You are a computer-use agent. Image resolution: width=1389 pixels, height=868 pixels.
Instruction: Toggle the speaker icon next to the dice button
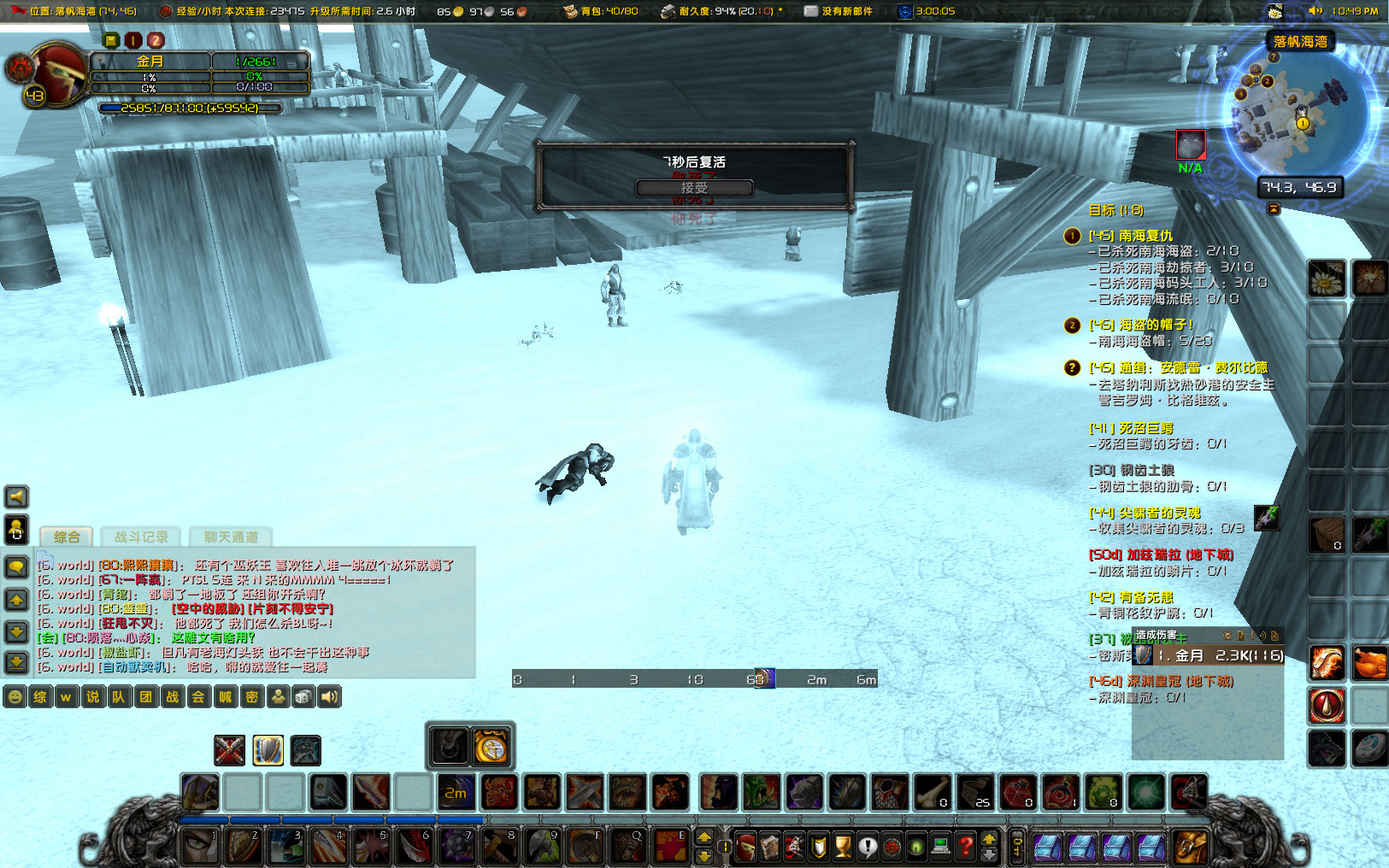[329, 697]
